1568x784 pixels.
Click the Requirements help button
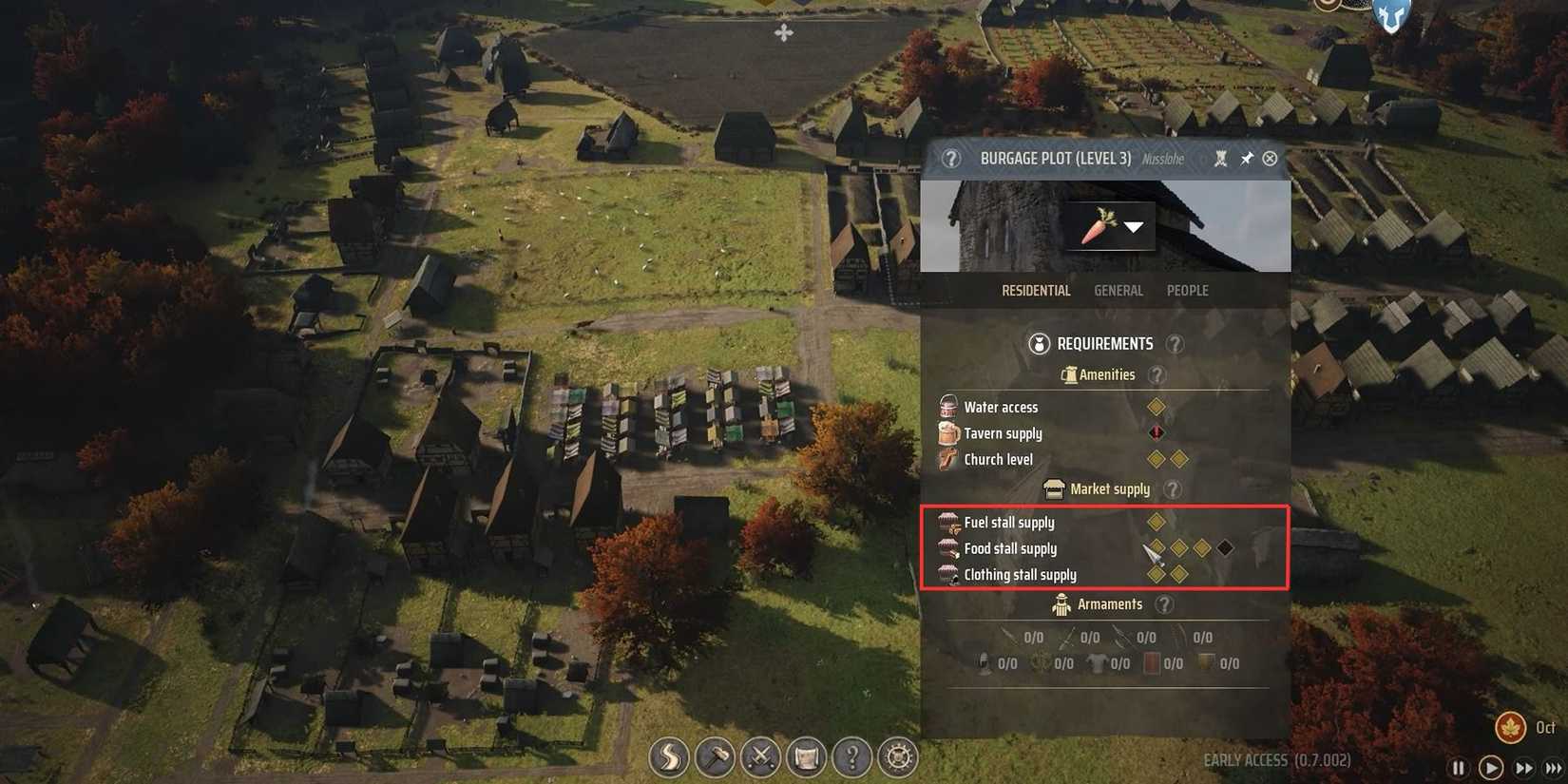[x=1175, y=344]
